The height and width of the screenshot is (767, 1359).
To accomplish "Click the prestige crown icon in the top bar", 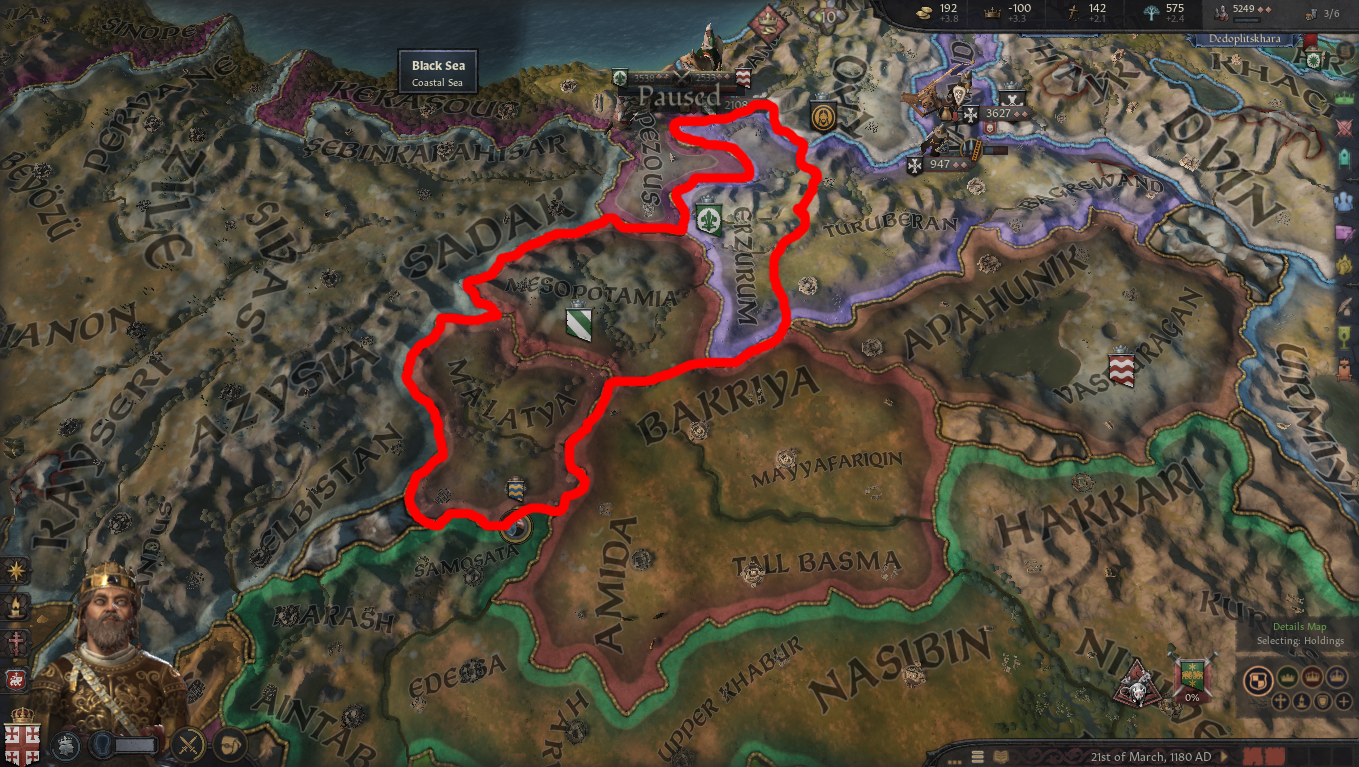I will click(x=992, y=14).
